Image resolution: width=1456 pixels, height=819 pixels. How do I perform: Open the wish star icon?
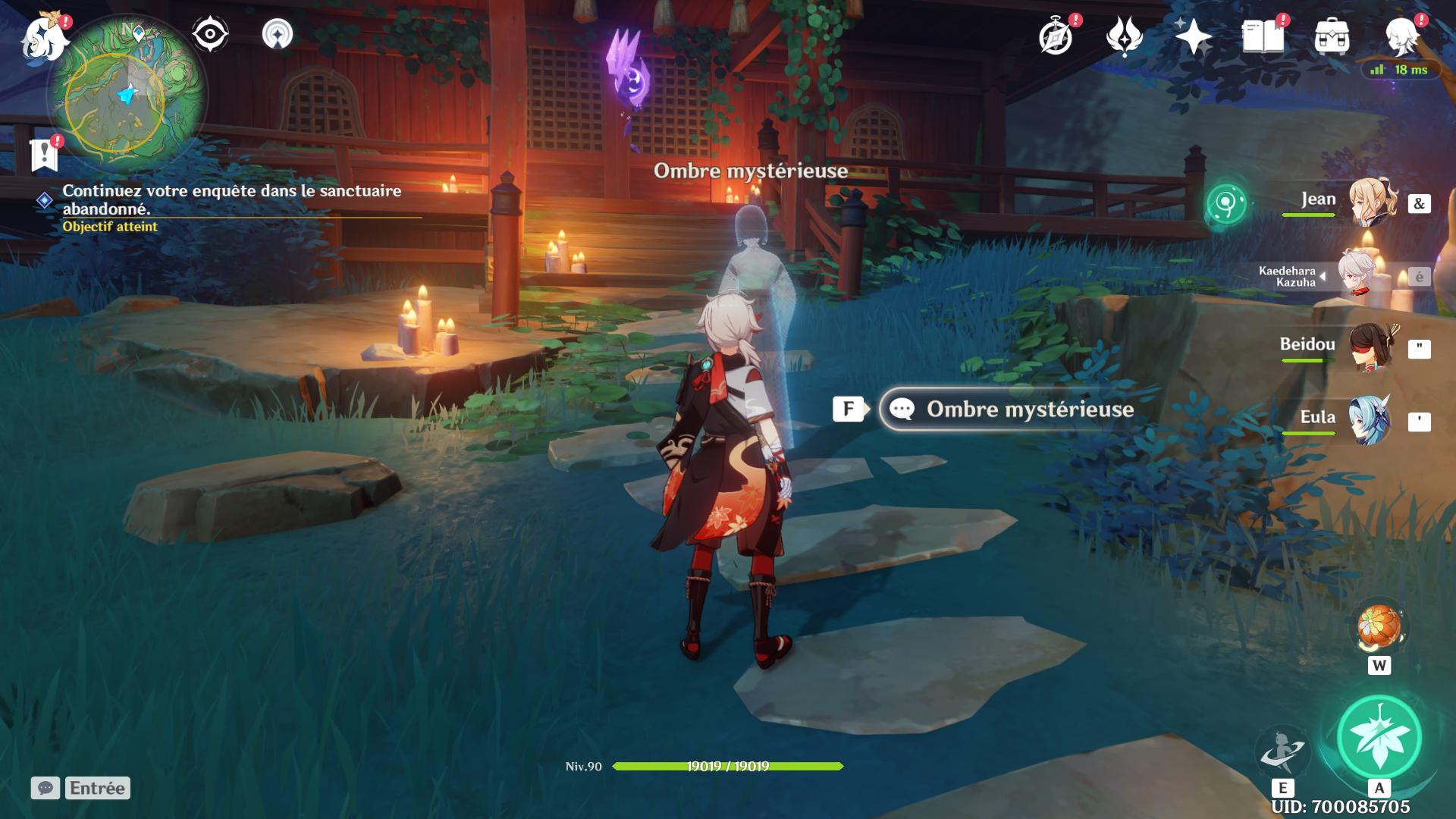pyautogui.click(x=1193, y=36)
